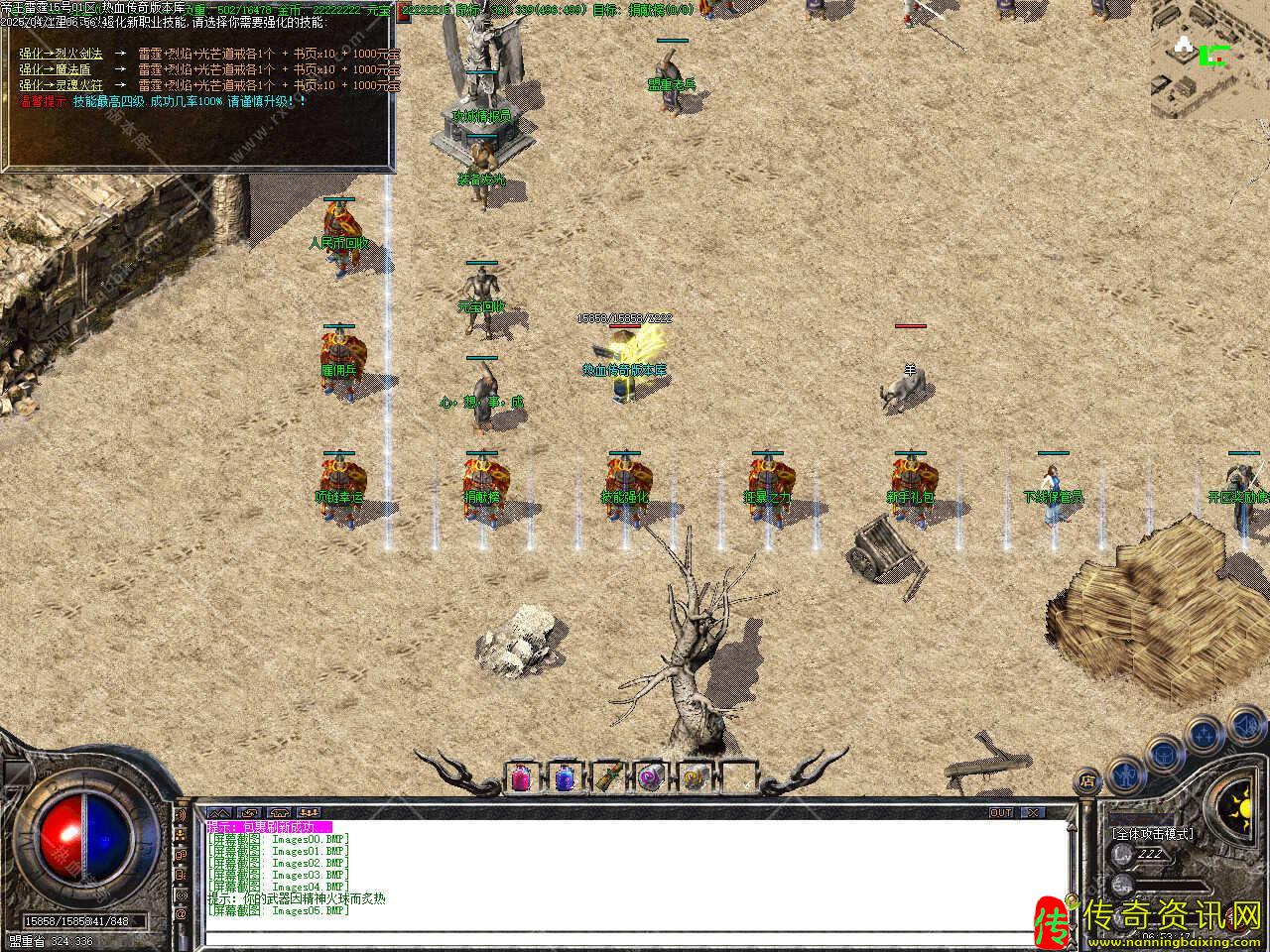Use the blue mana potion in the belt
Viewport: 1270px width, 952px height.
point(565,778)
